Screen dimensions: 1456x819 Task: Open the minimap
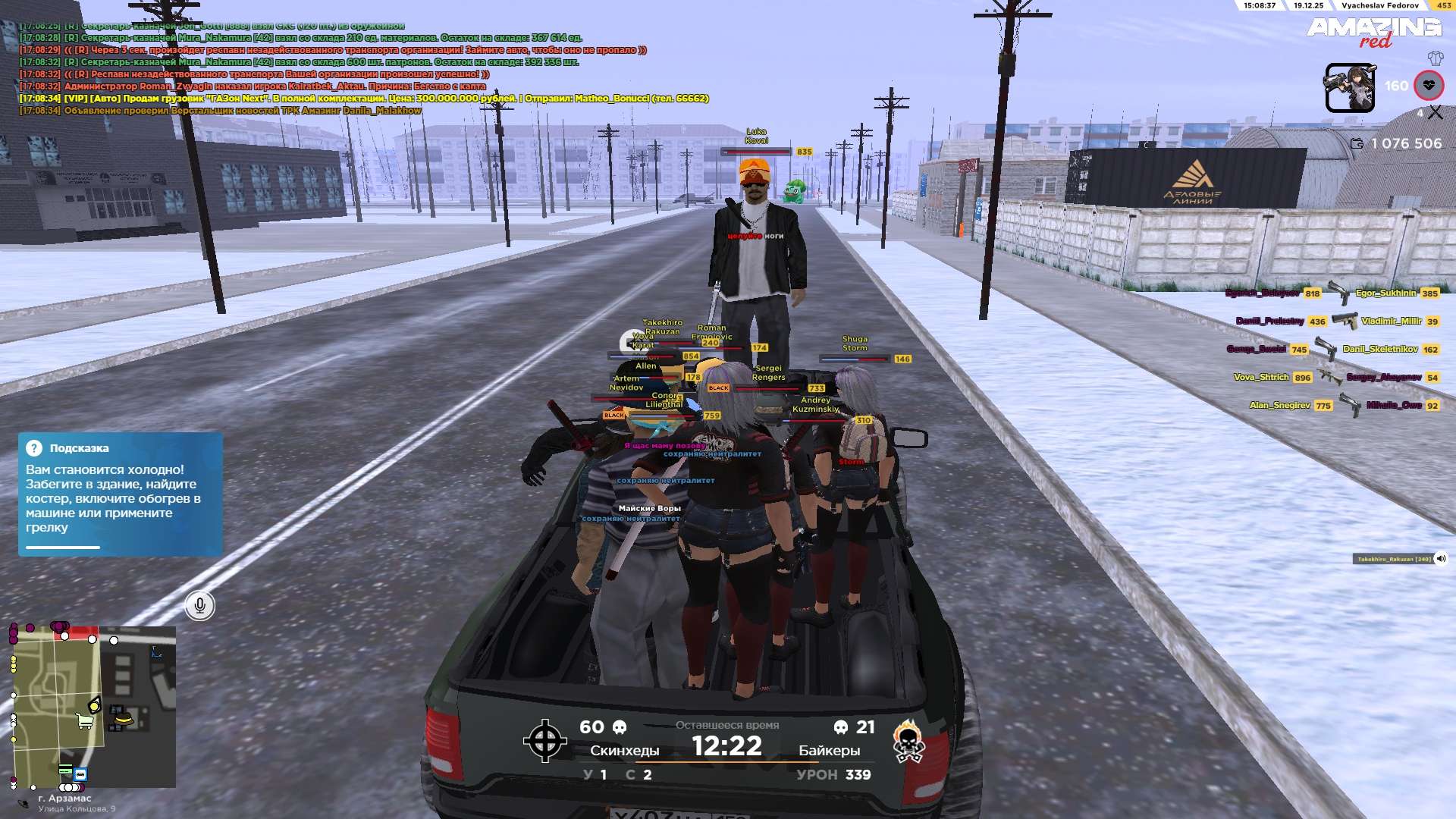[x=95, y=705]
